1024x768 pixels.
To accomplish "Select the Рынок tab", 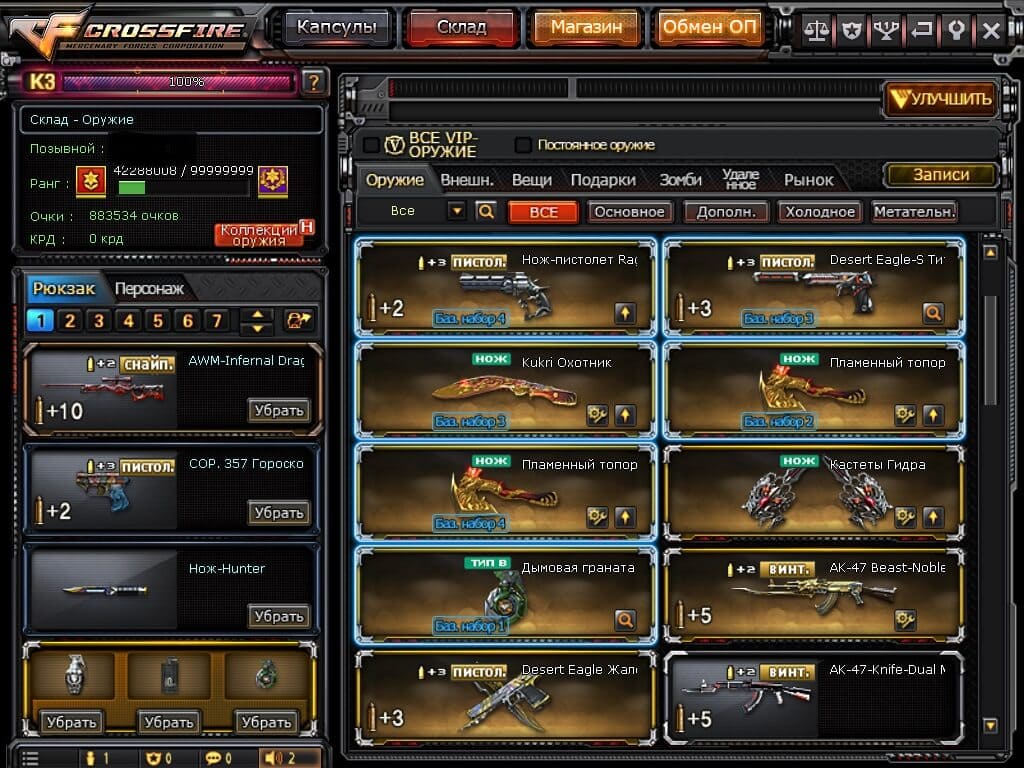I will pos(808,180).
